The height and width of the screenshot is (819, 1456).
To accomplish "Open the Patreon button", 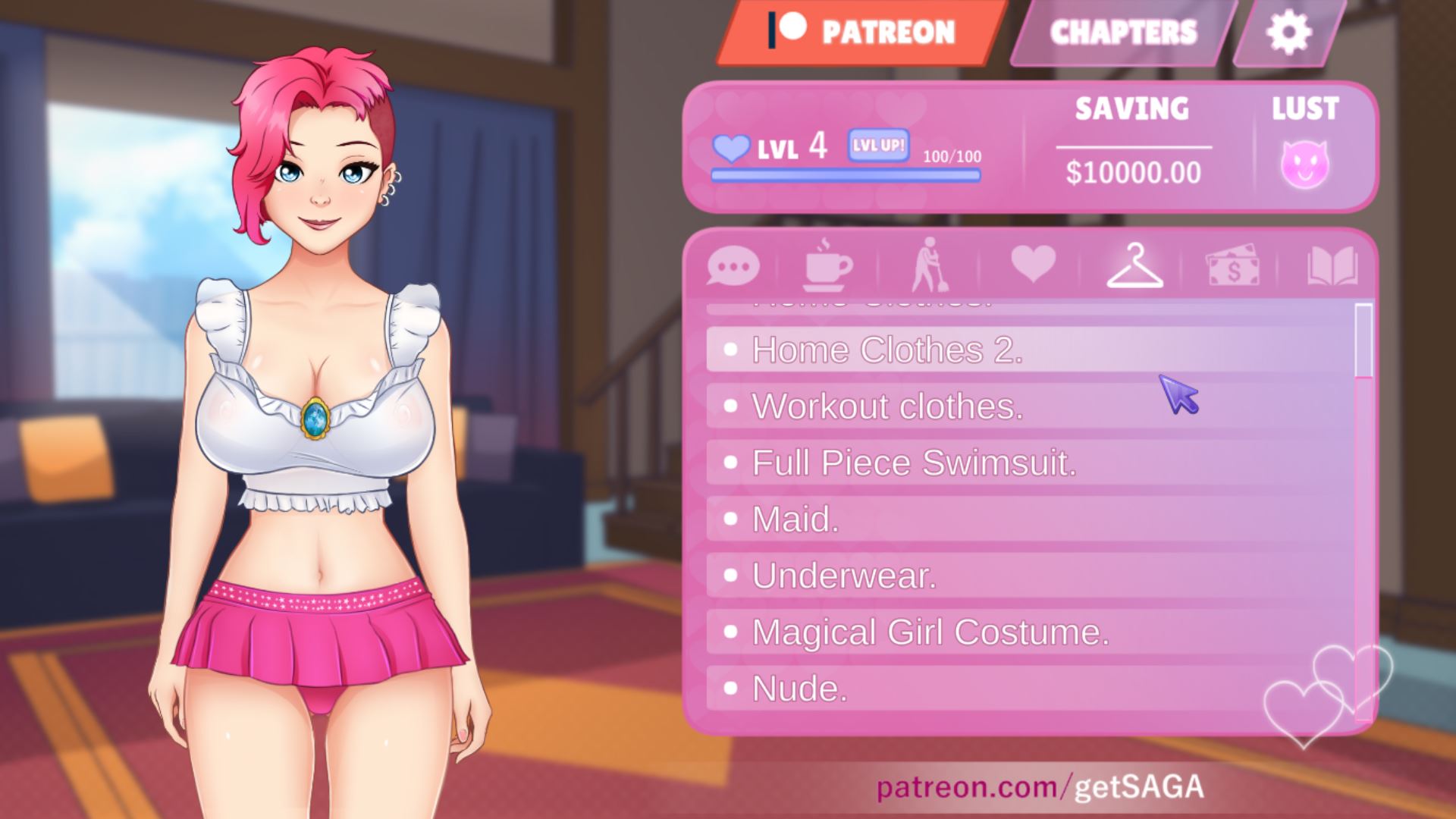I will (861, 32).
